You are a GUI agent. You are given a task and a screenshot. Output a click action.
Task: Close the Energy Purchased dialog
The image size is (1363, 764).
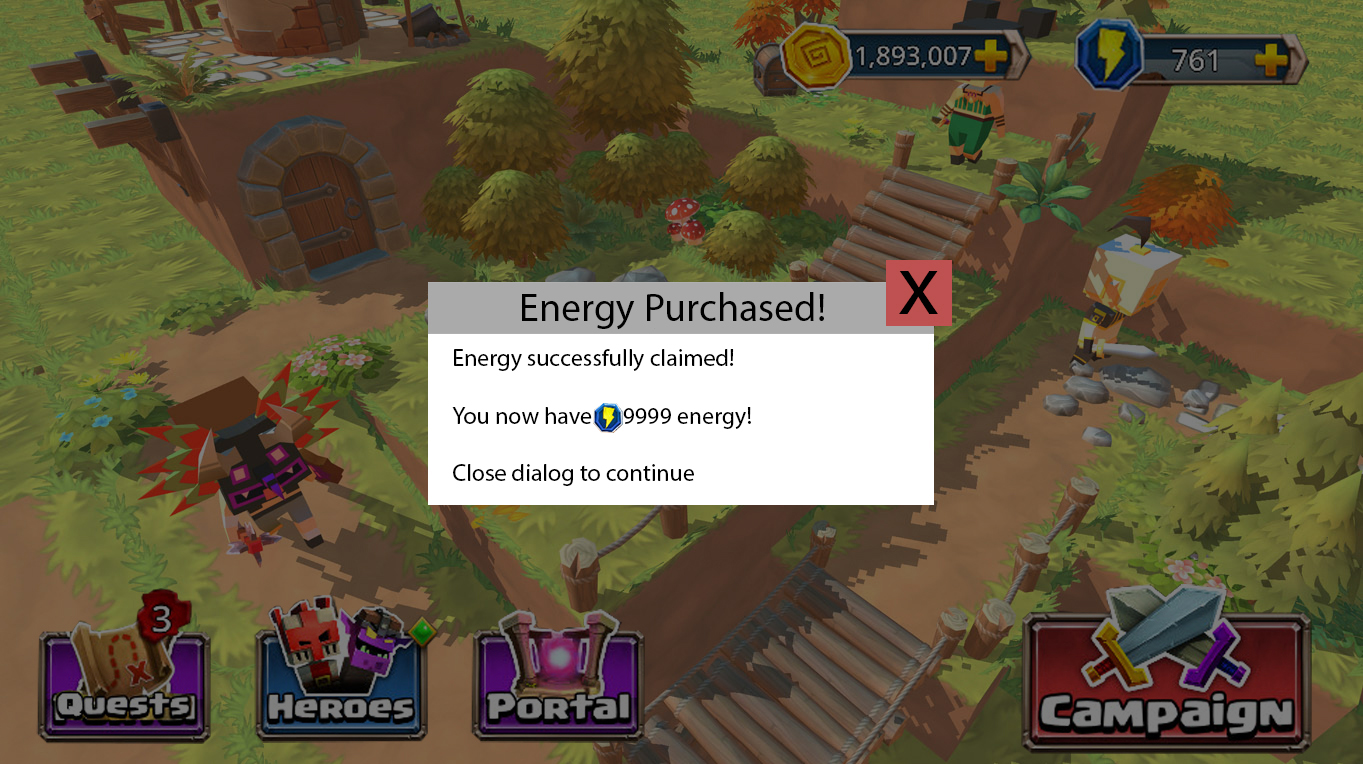[918, 293]
